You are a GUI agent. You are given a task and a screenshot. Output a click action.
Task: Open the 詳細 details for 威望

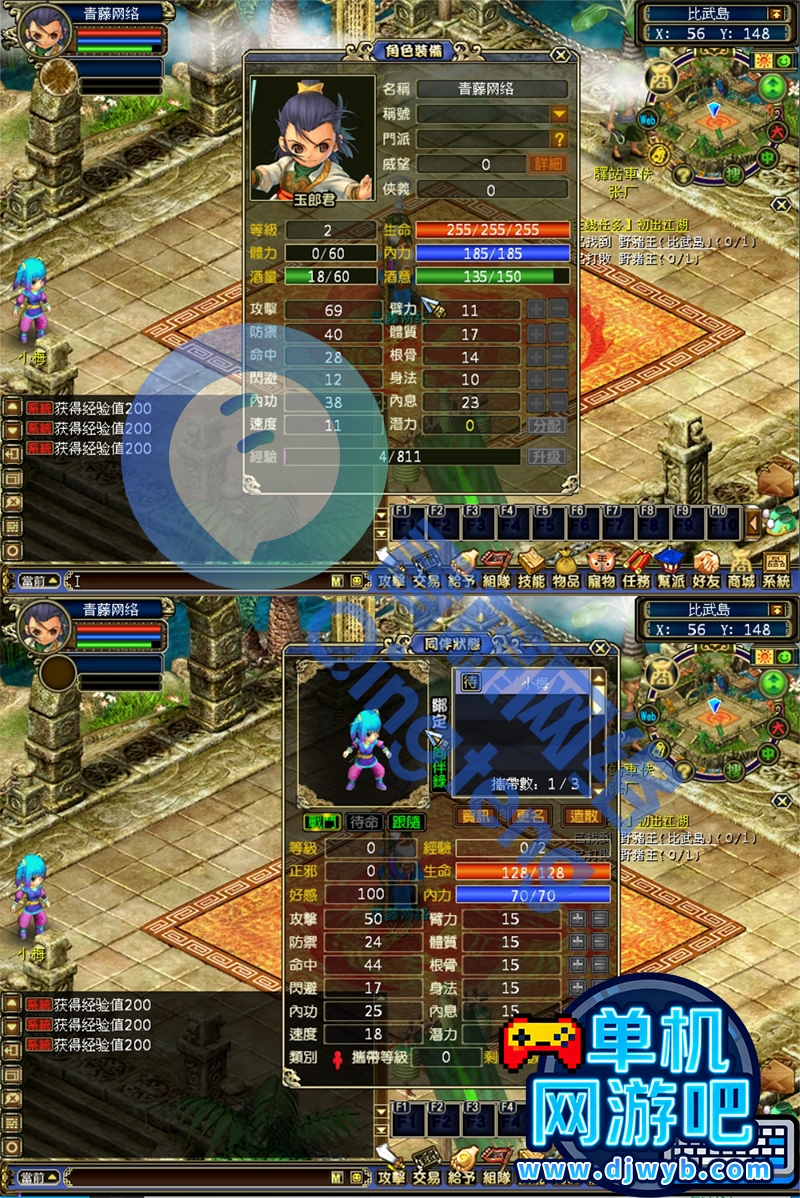[547, 164]
